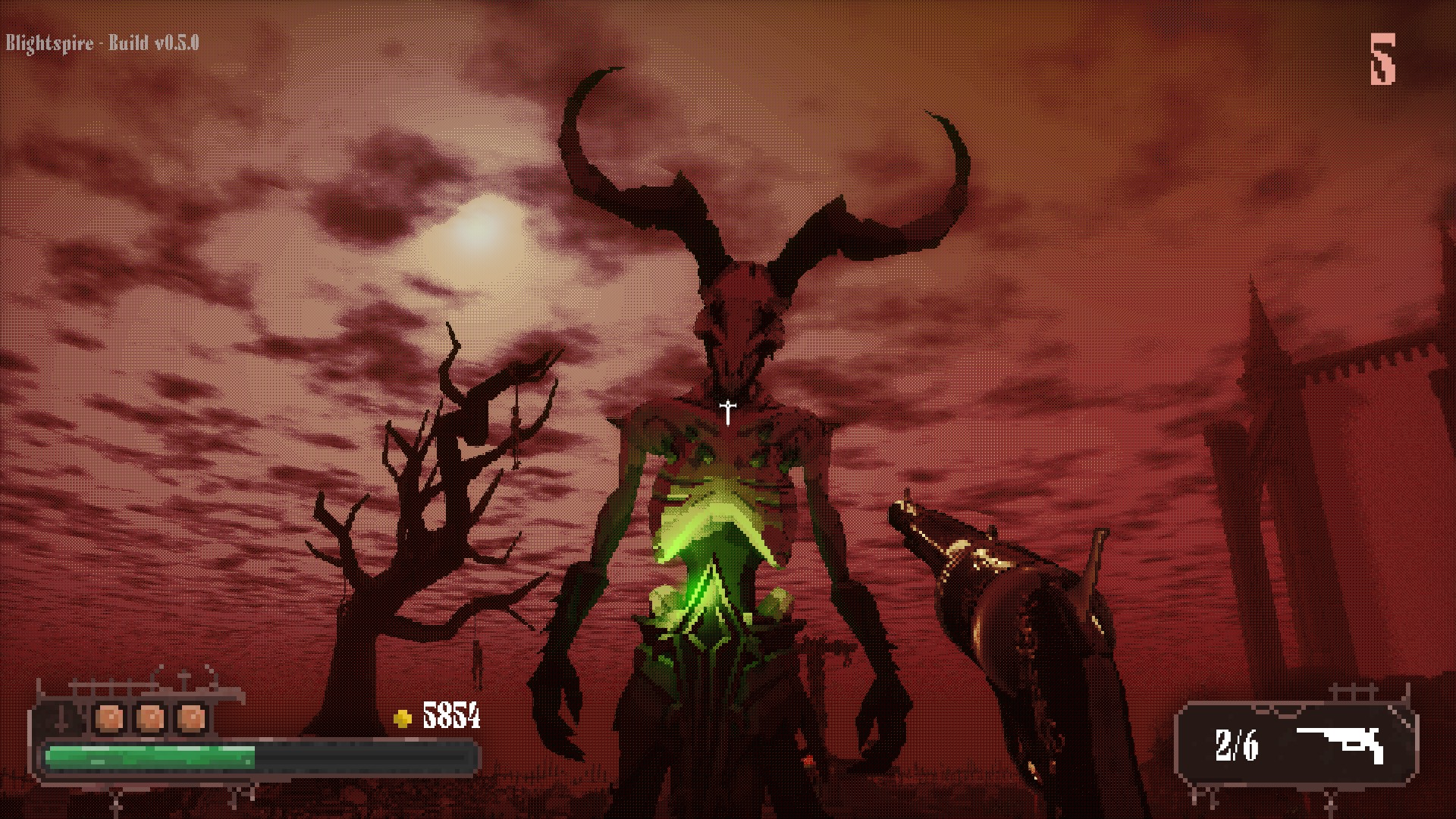This screenshot has height=819, width=1456.
Task: Select the middle potion slot
Action: click(x=150, y=718)
